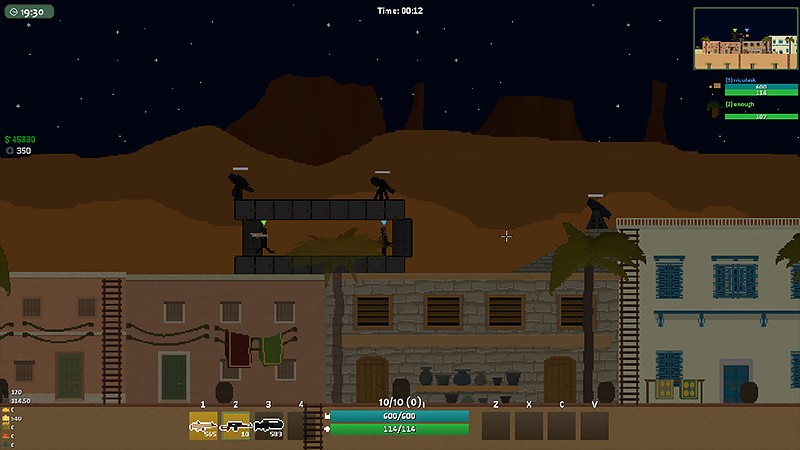
Task: Switch to the rifle in slot 2
Action: click(x=236, y=426)
